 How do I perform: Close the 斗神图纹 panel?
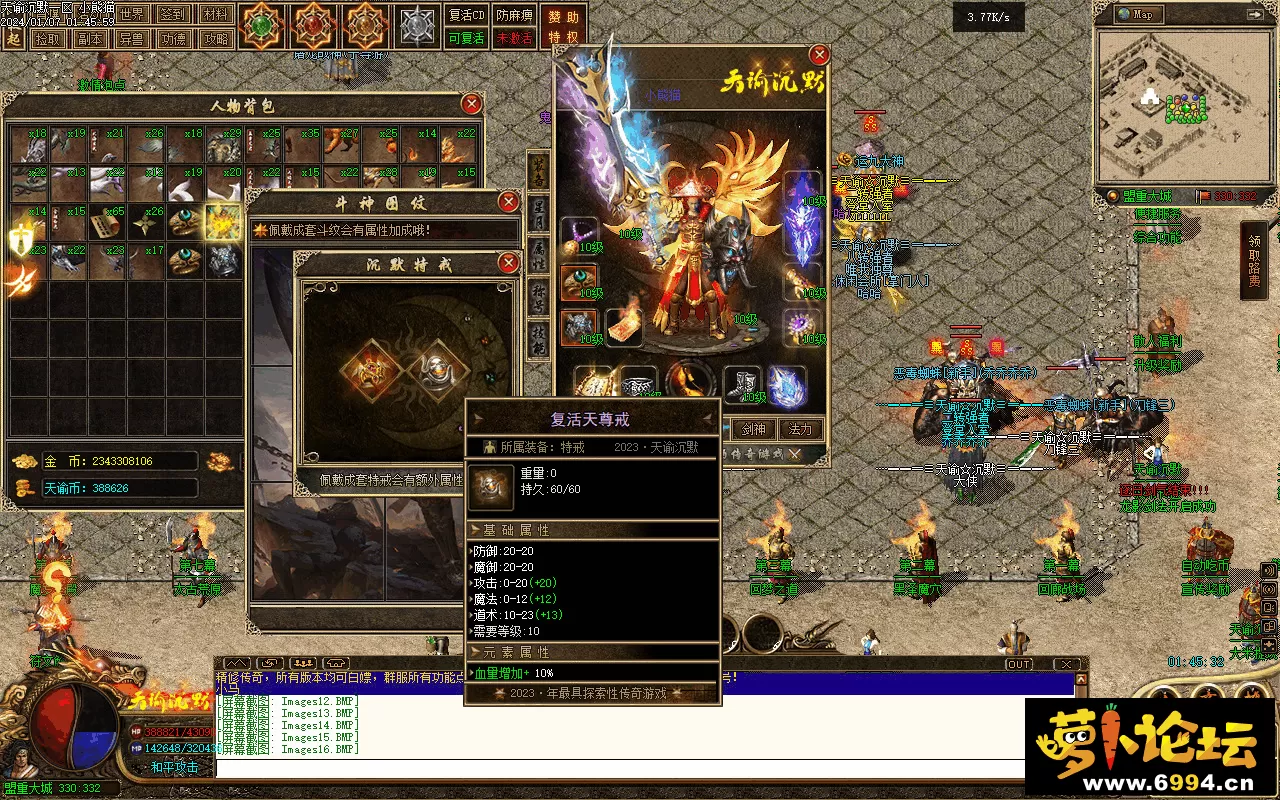pos(509,202)
